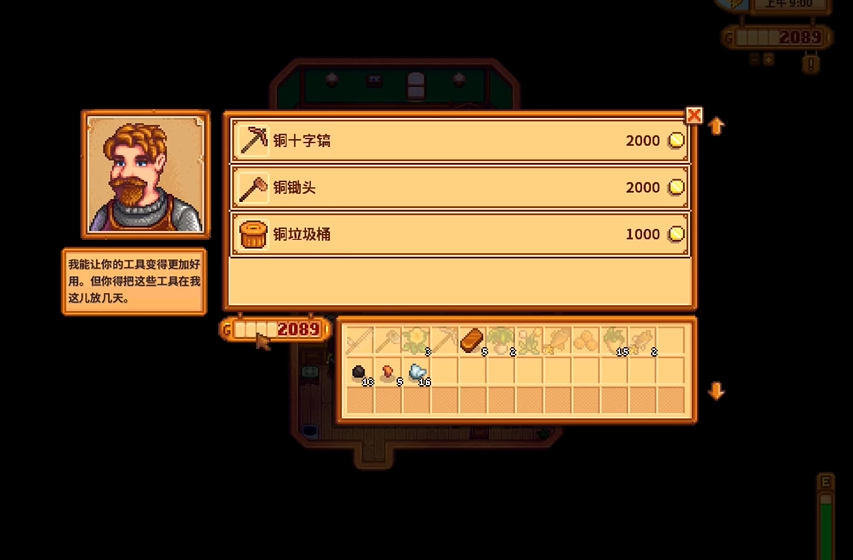Click the strawberry stack of 15
The height and width of the screenshot is (560, 853).
coord(615,341)
